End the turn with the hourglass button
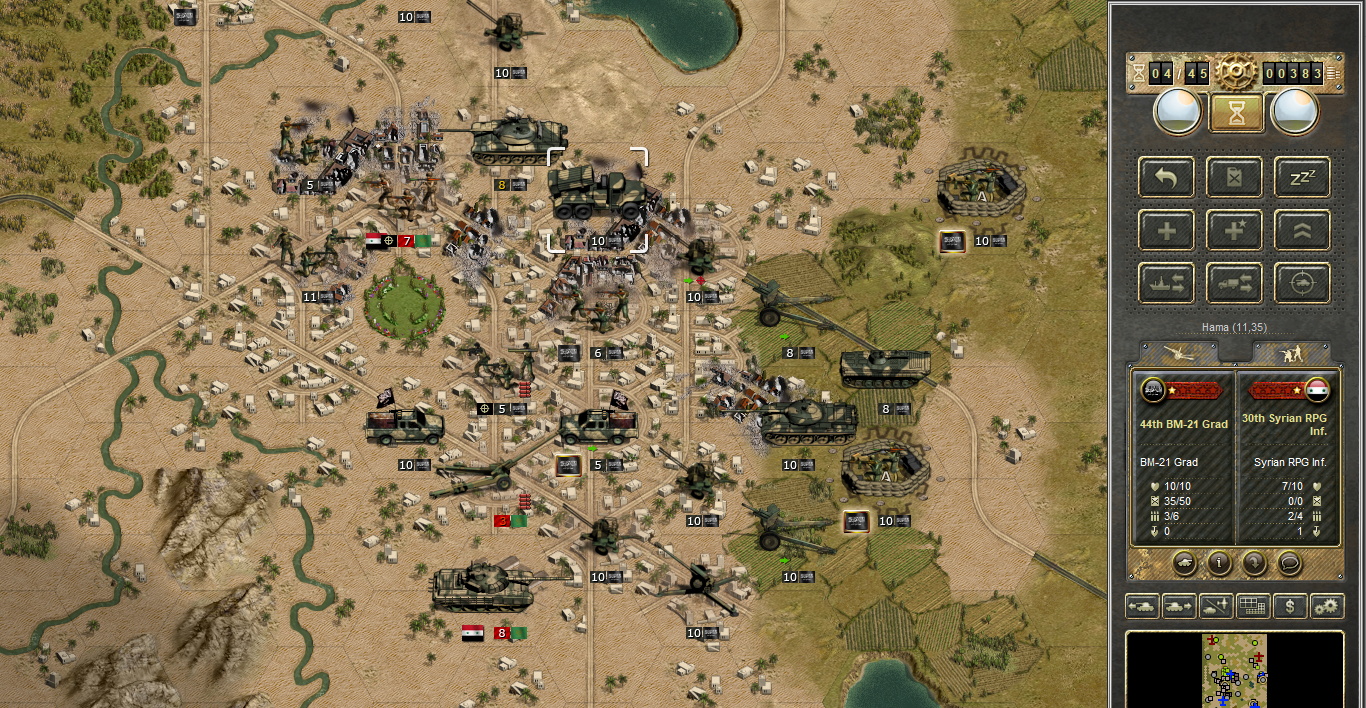 click(1235, 112)
